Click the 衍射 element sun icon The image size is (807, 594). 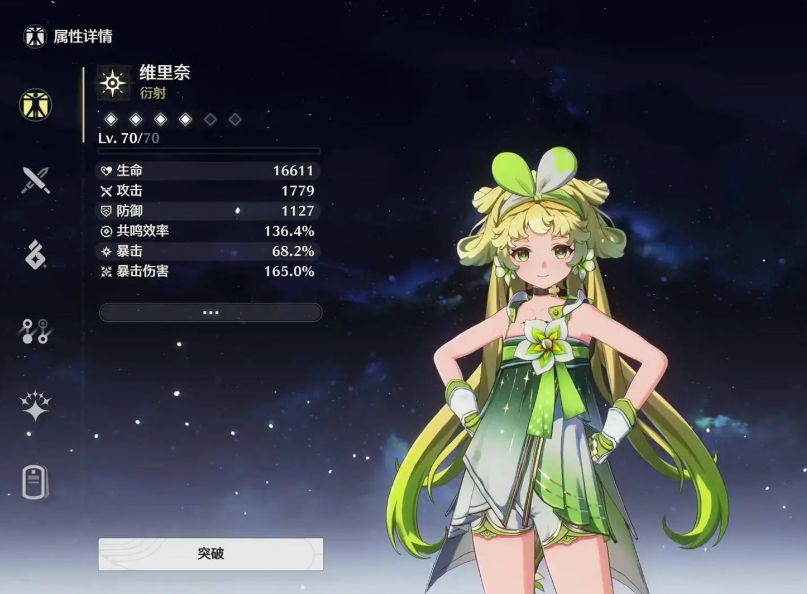point(113,83)
